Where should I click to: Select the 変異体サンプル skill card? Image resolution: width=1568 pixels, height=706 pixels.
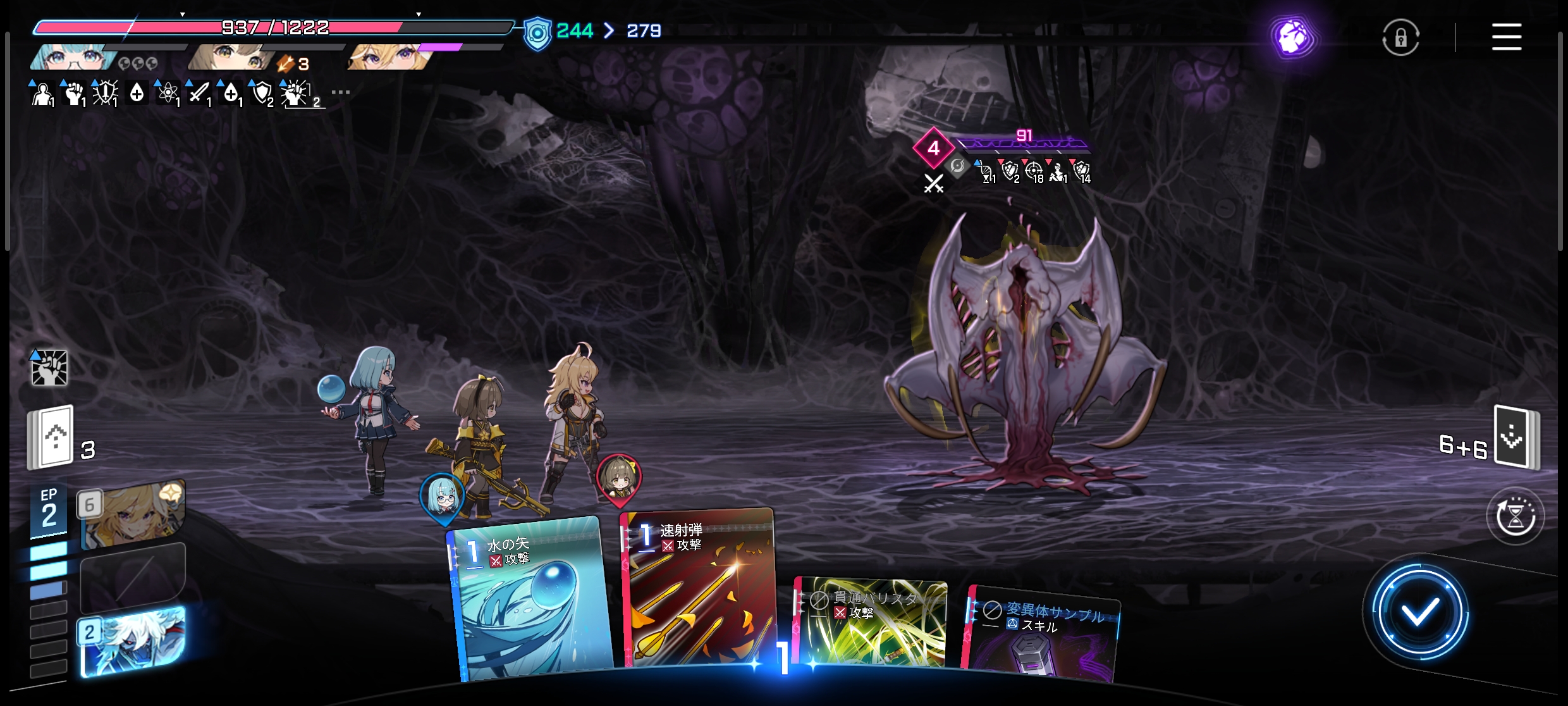[x=1041, y=636]
